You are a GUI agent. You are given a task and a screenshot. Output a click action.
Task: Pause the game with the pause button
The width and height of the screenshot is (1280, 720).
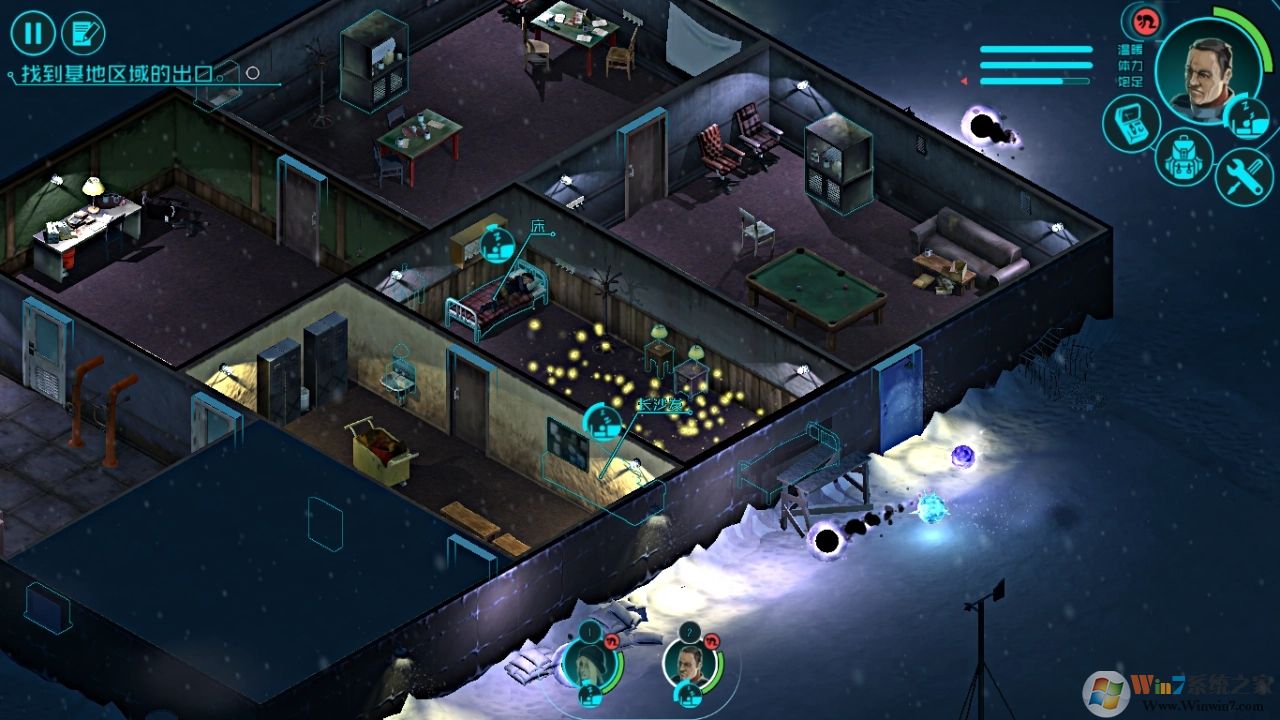33,33
